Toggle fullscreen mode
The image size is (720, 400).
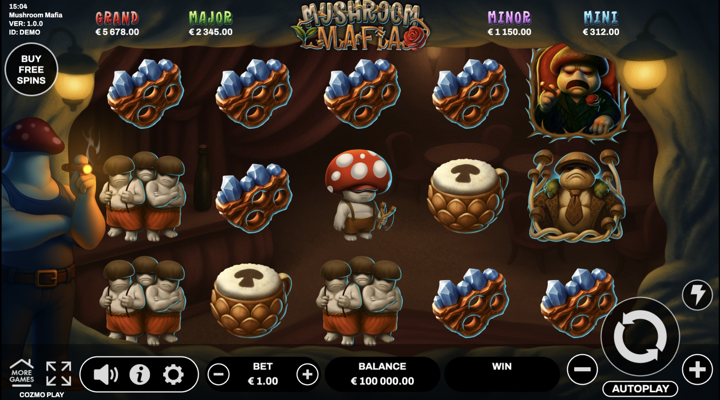[58, 374]
